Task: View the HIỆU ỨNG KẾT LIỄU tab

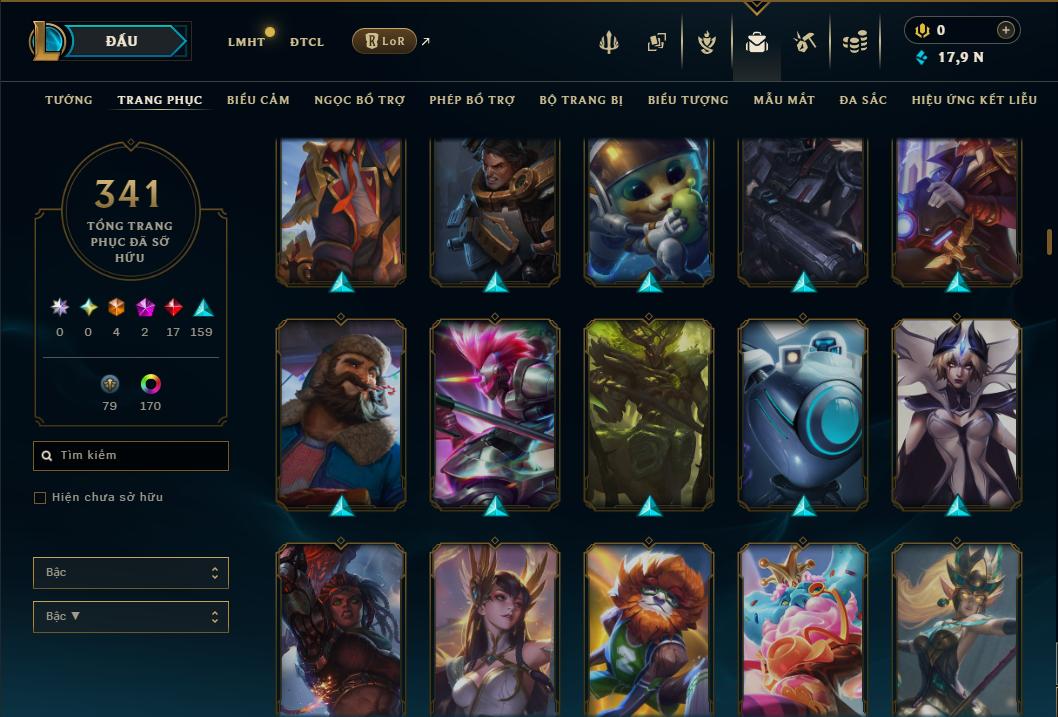Action: click(x=974, y=100)
